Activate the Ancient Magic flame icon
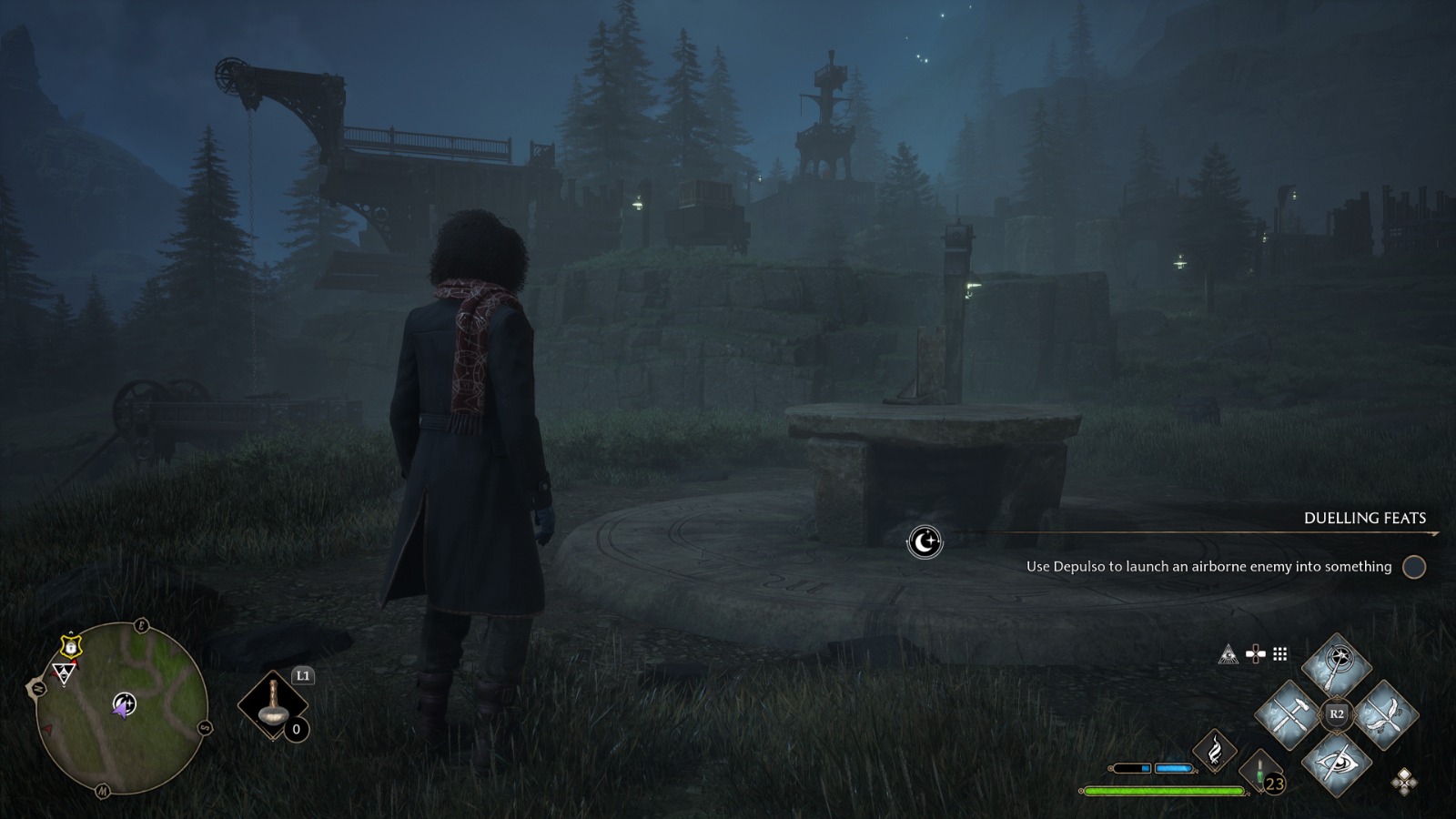This screenshot has height=819, width=1456. (1215, 752)
